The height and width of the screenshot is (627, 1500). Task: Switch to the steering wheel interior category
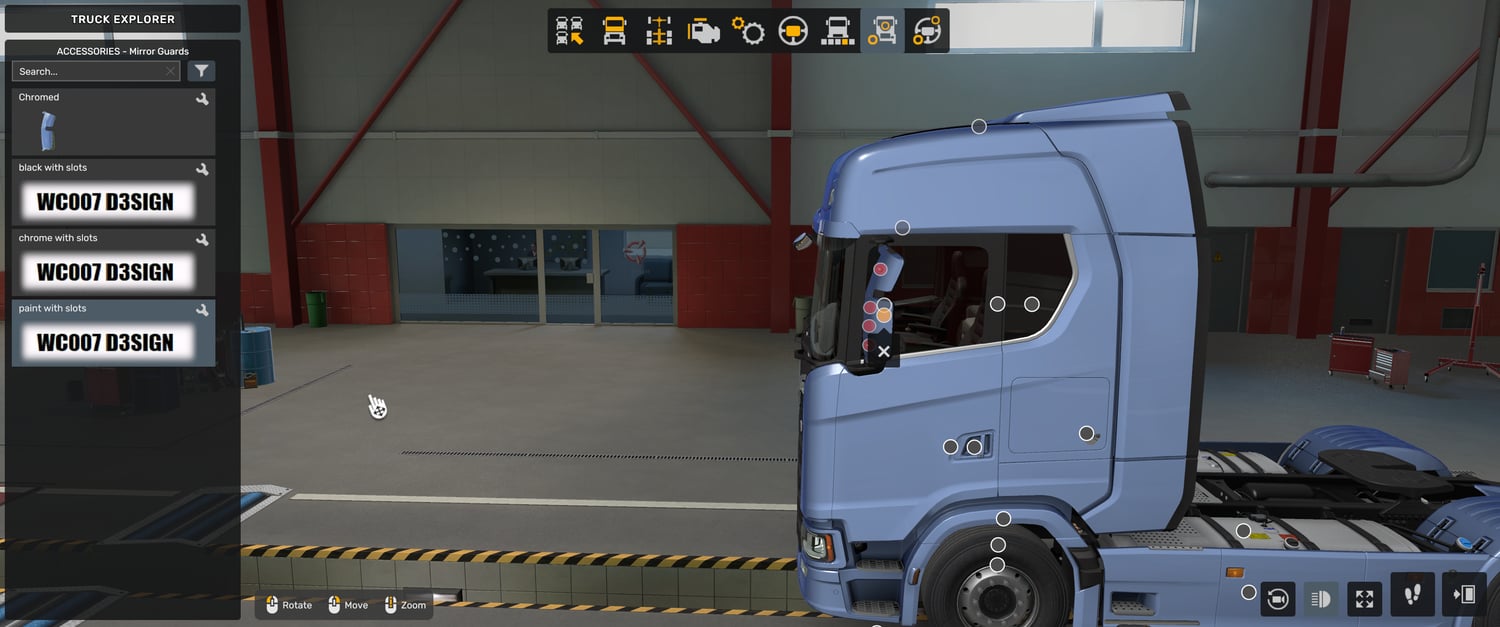(x=793, y=31)
